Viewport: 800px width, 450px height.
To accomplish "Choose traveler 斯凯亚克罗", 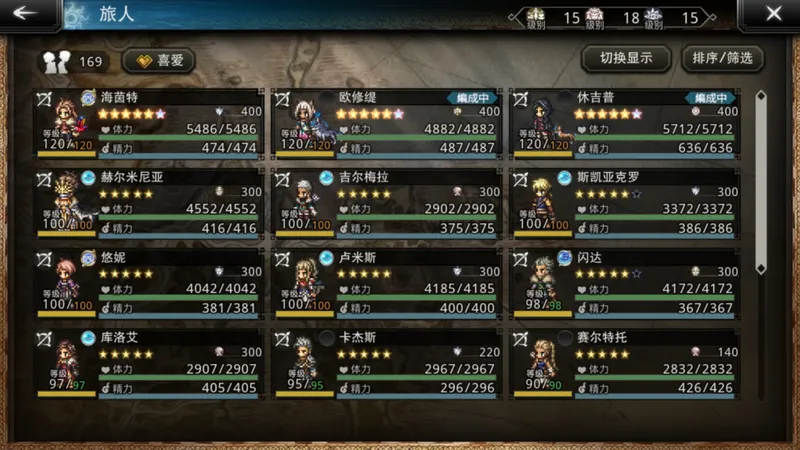I will (626, 203).
